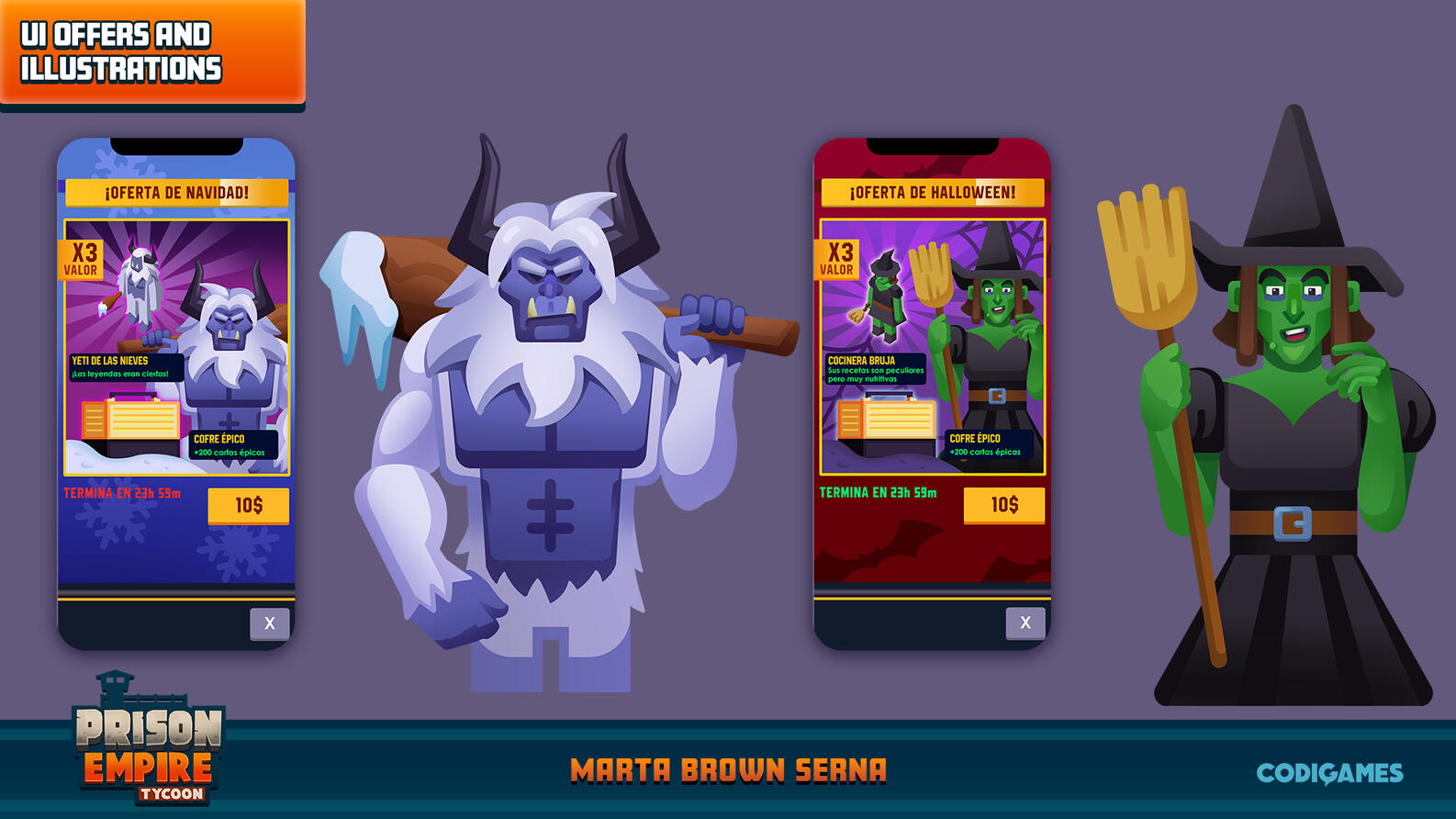Click the TERMINA EN 23h 59m countdown bar
The height and width of the screenshot is (819, 1456).
tap(122, 493)
